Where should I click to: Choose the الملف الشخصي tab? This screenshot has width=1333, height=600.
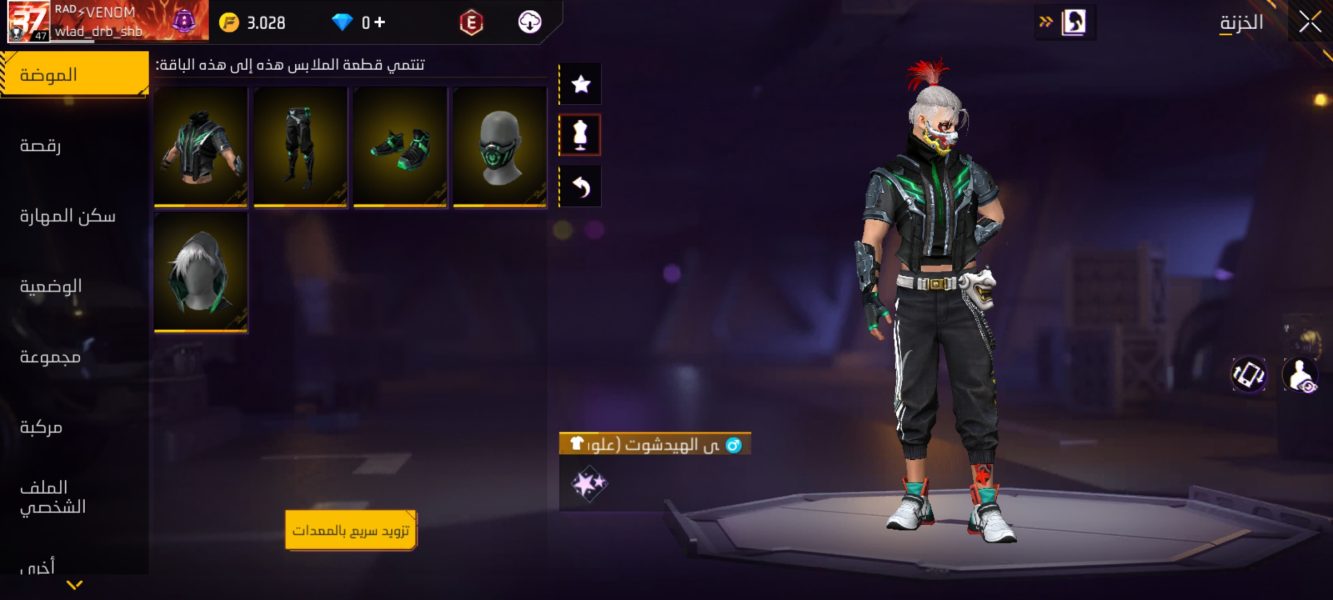tap(53, 497)
